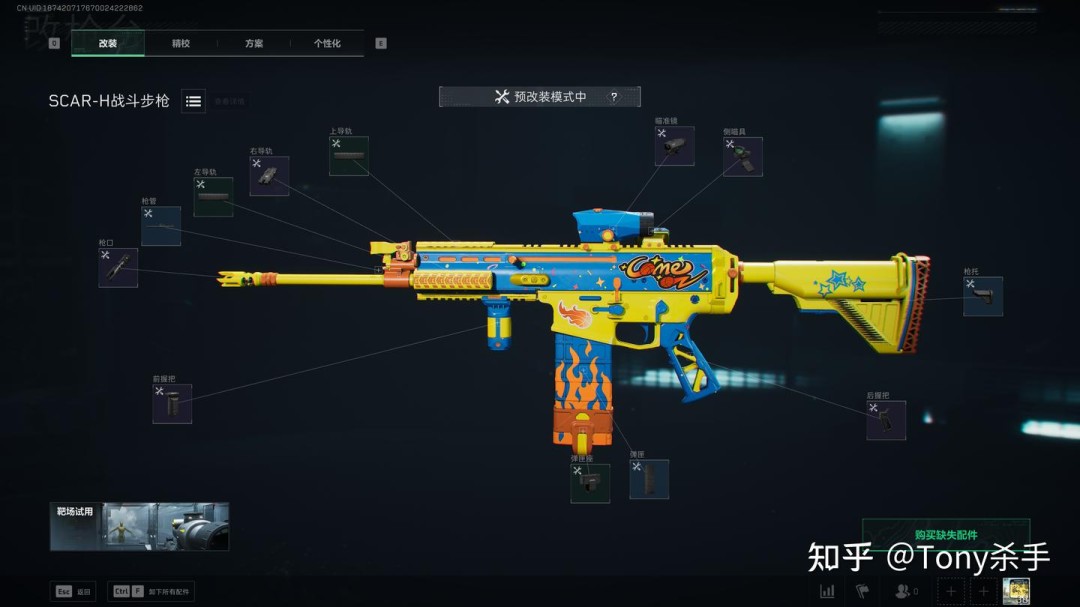The width and height of the screenshot is (1080, 607).
Task: Click the 预改装模式中 pre-modification banner
Action: pos(540,97)
